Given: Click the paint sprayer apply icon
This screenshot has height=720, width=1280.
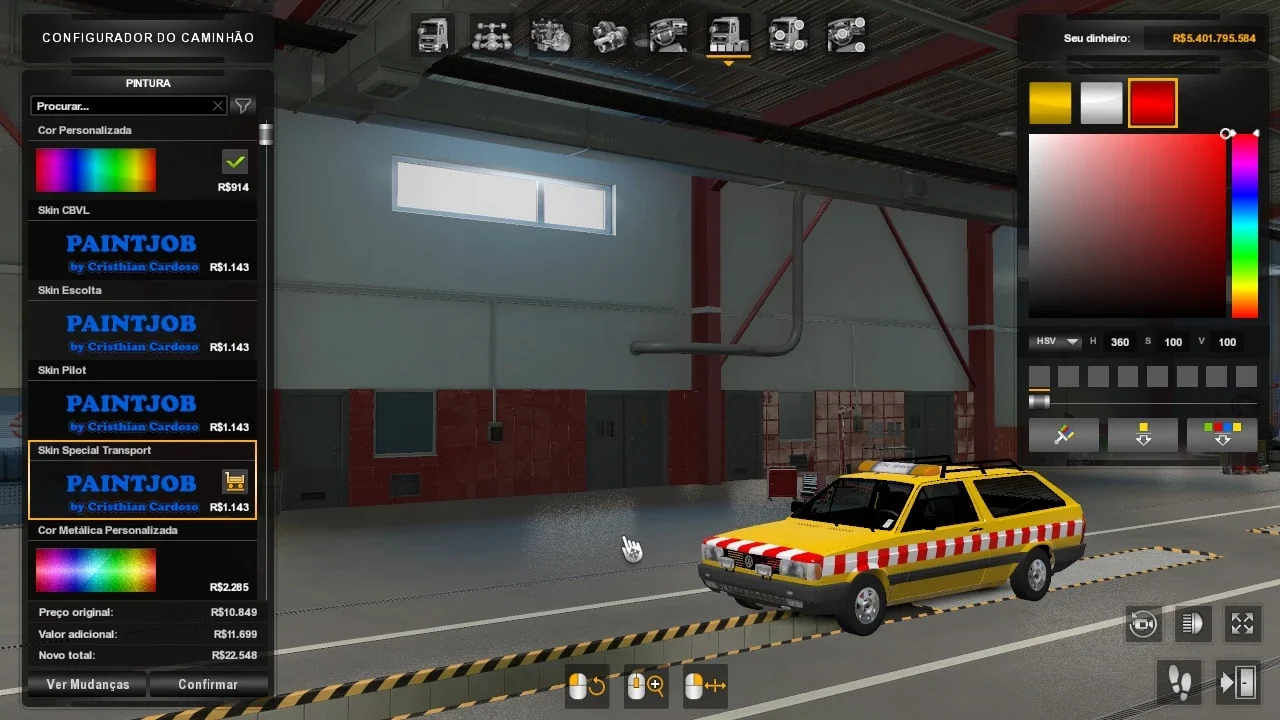Looking at the screenshot, I should pos(1063,434).
